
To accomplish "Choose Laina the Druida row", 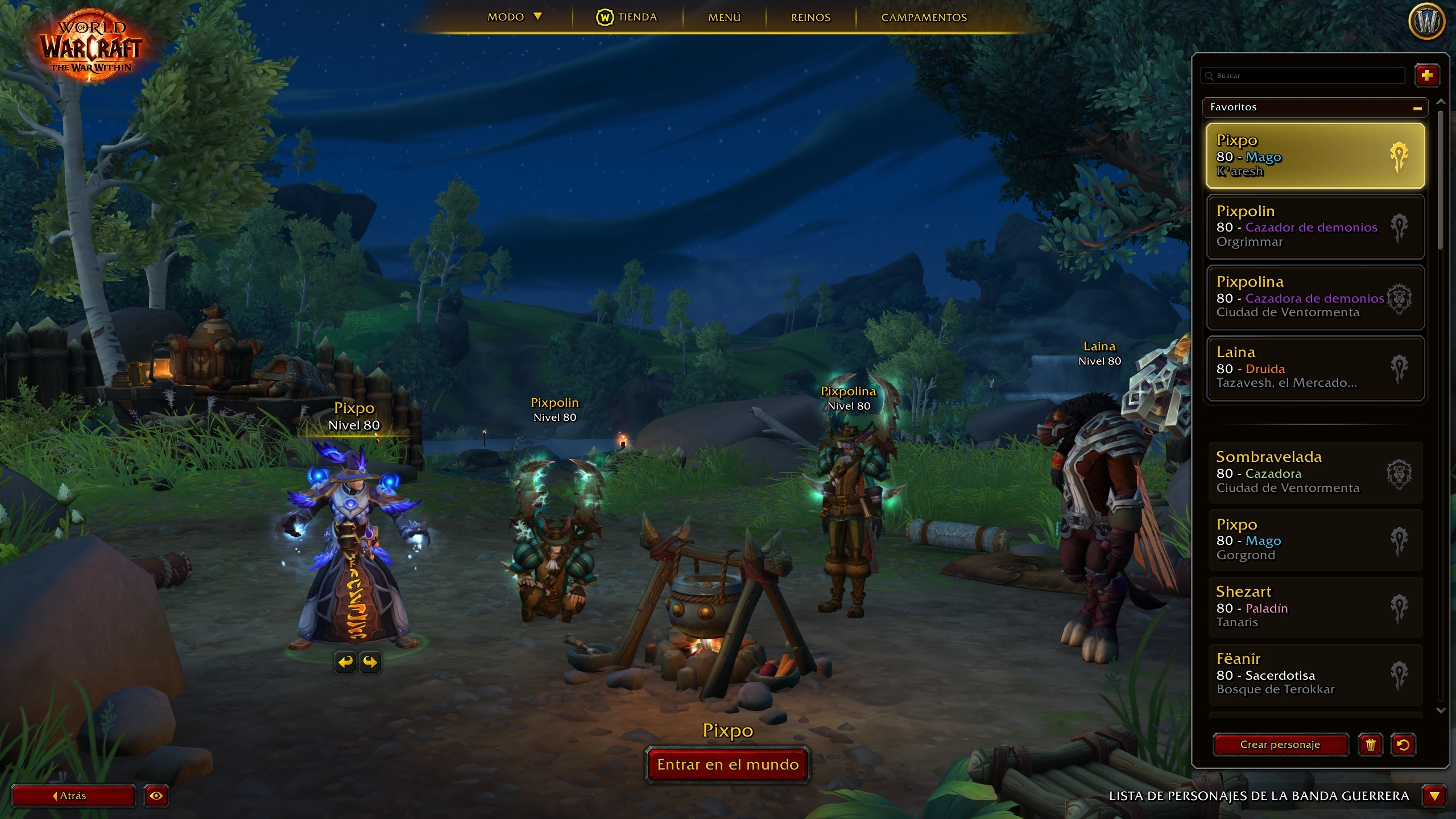I will tap(1314, 368).
